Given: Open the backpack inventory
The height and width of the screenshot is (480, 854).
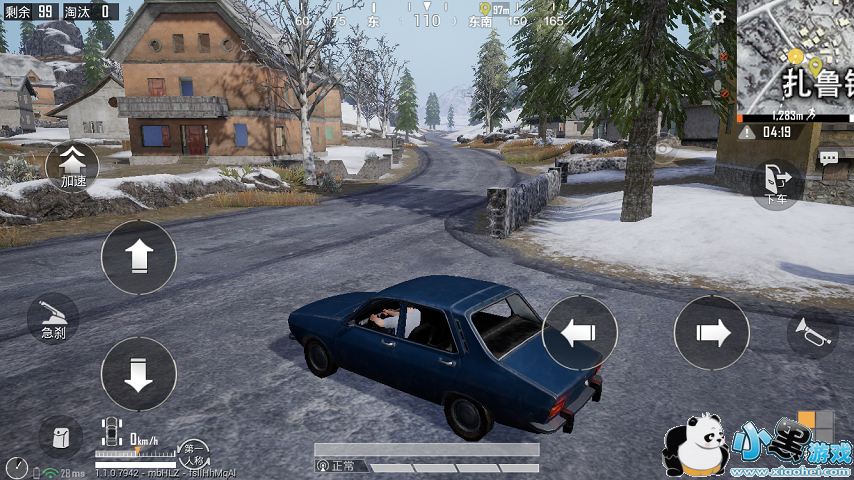Looking at the screenshot, I should click(61, 437).
